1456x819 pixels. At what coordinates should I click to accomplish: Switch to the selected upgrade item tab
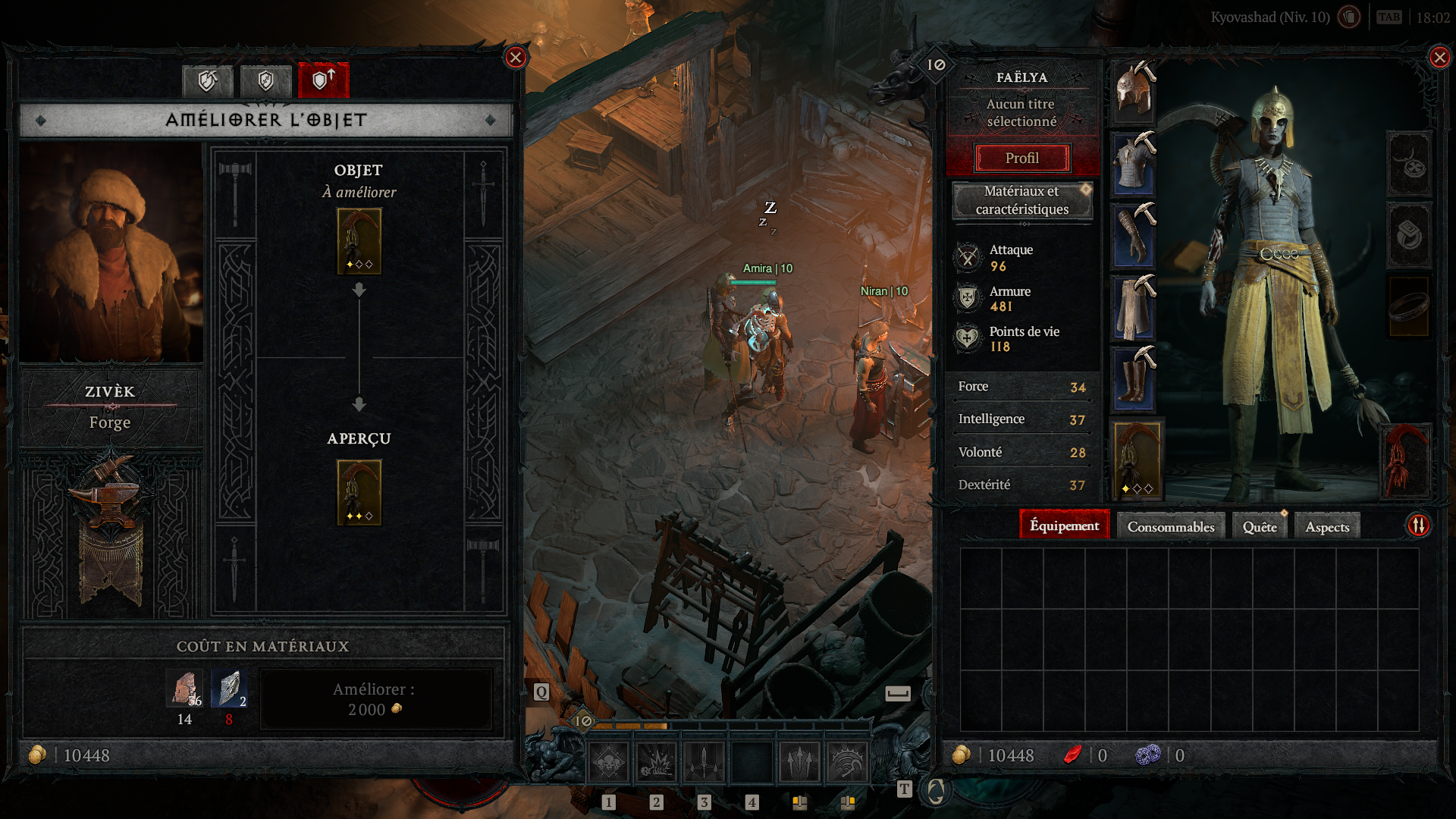pos(324,80)
